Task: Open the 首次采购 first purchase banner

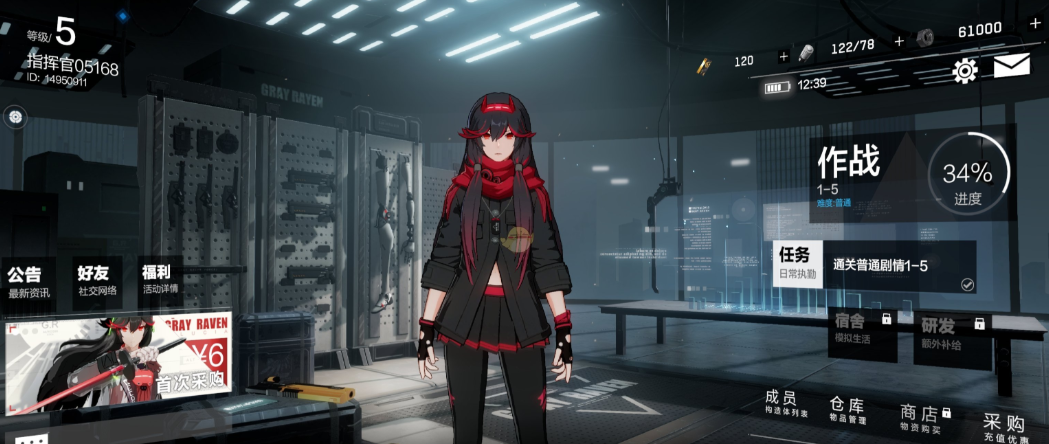Action: pyautogui.click(x=119, y=356)
